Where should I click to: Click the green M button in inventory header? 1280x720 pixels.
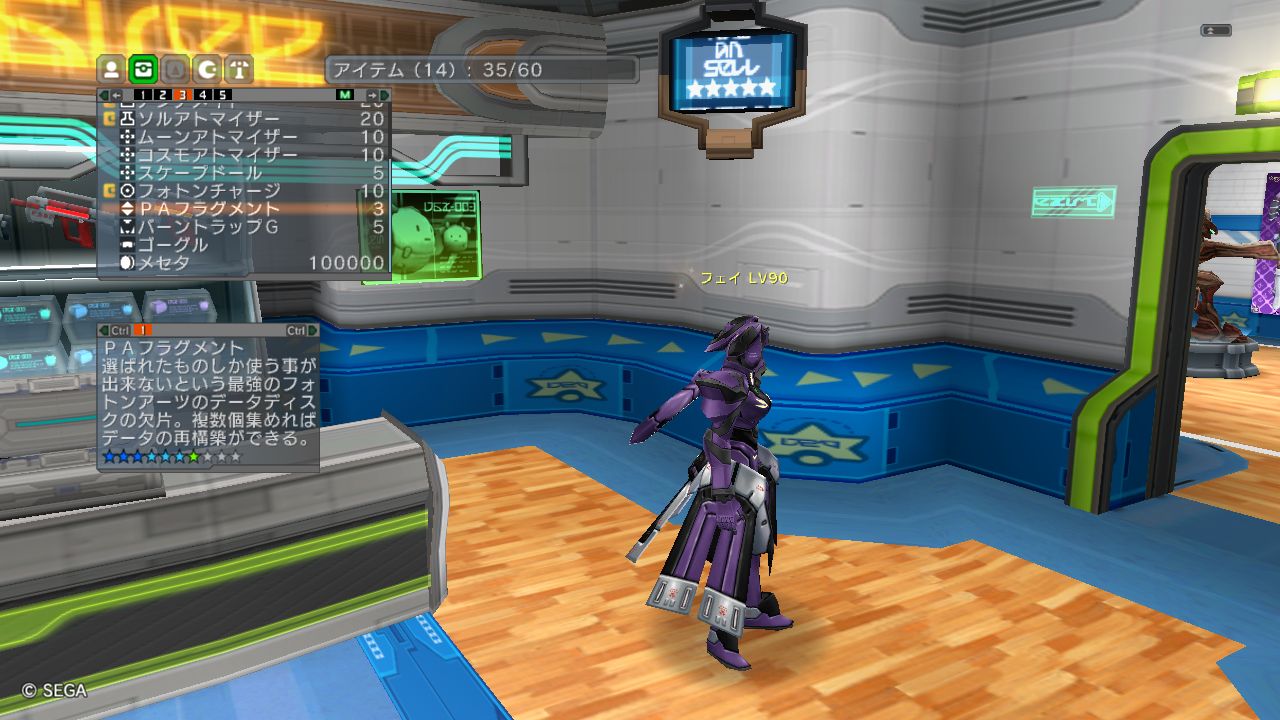pos(345,95)
